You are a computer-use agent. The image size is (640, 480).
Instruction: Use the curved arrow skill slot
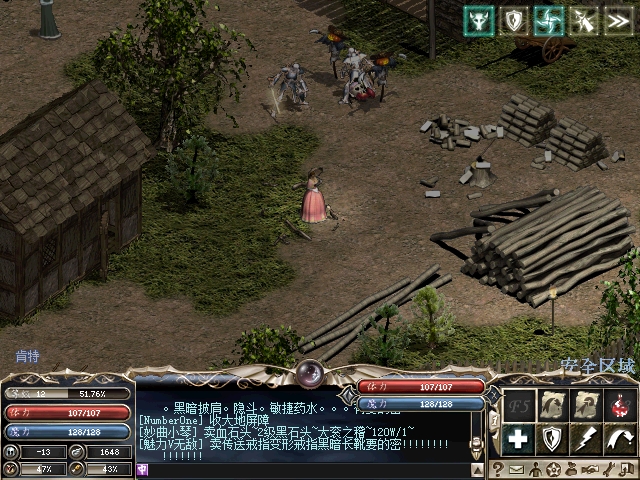pyautogui.click(x=619, y=438)
